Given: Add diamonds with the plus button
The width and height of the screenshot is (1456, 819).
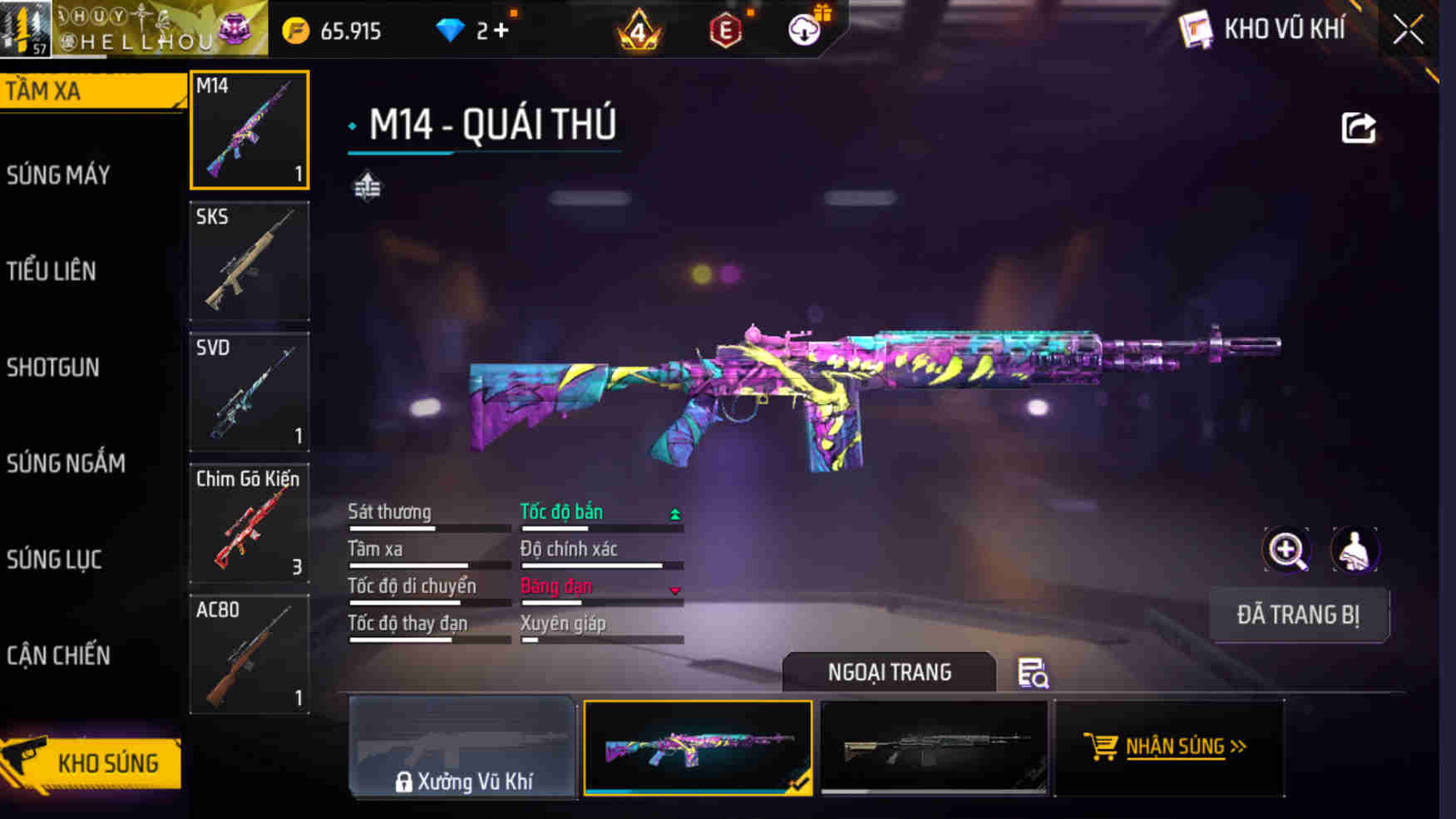Looking at the screenshot, I should click(x=501, y=31).
